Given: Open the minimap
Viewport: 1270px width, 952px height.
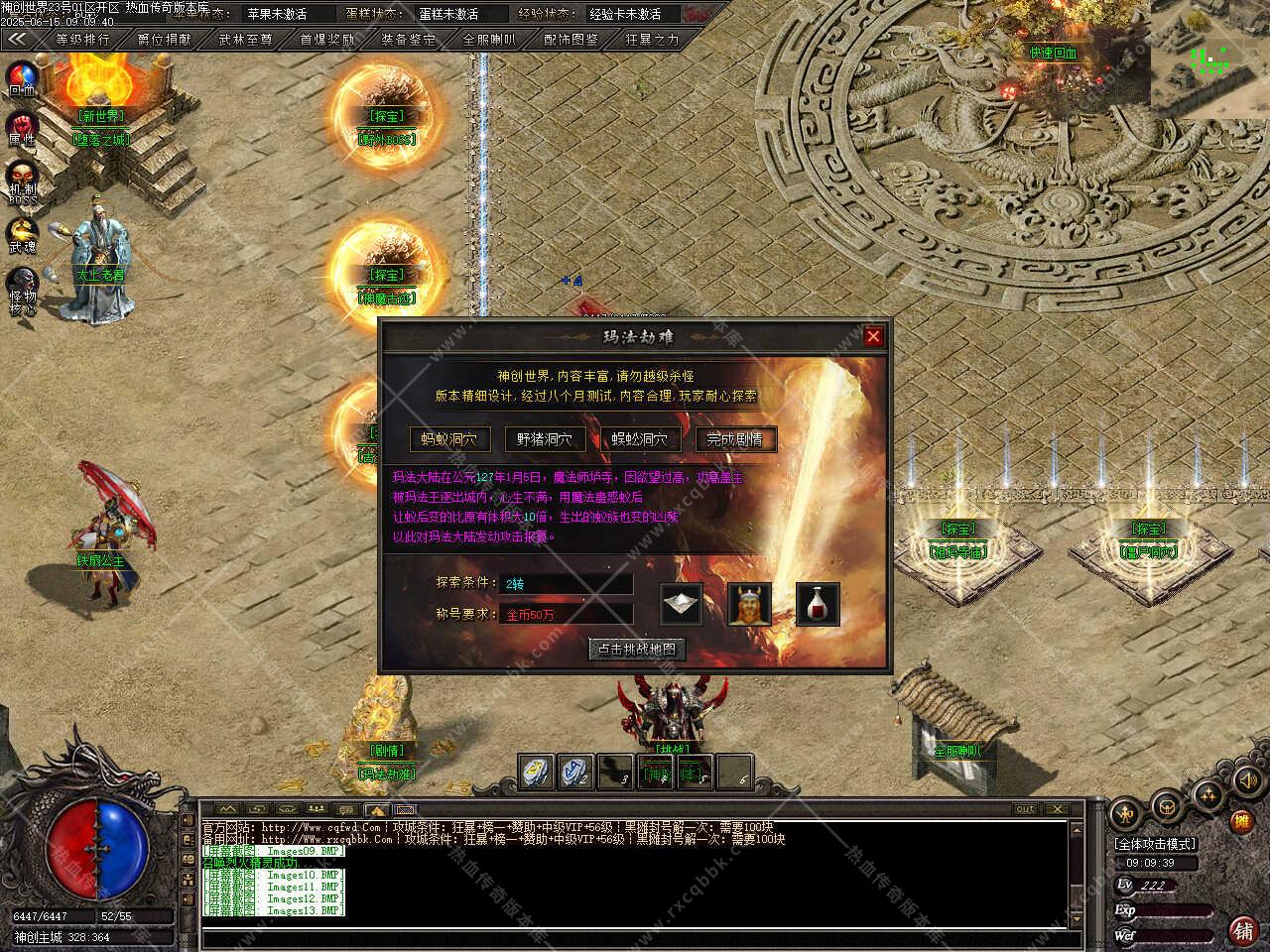Looking at the screenshot, I should click(1209, 59).
